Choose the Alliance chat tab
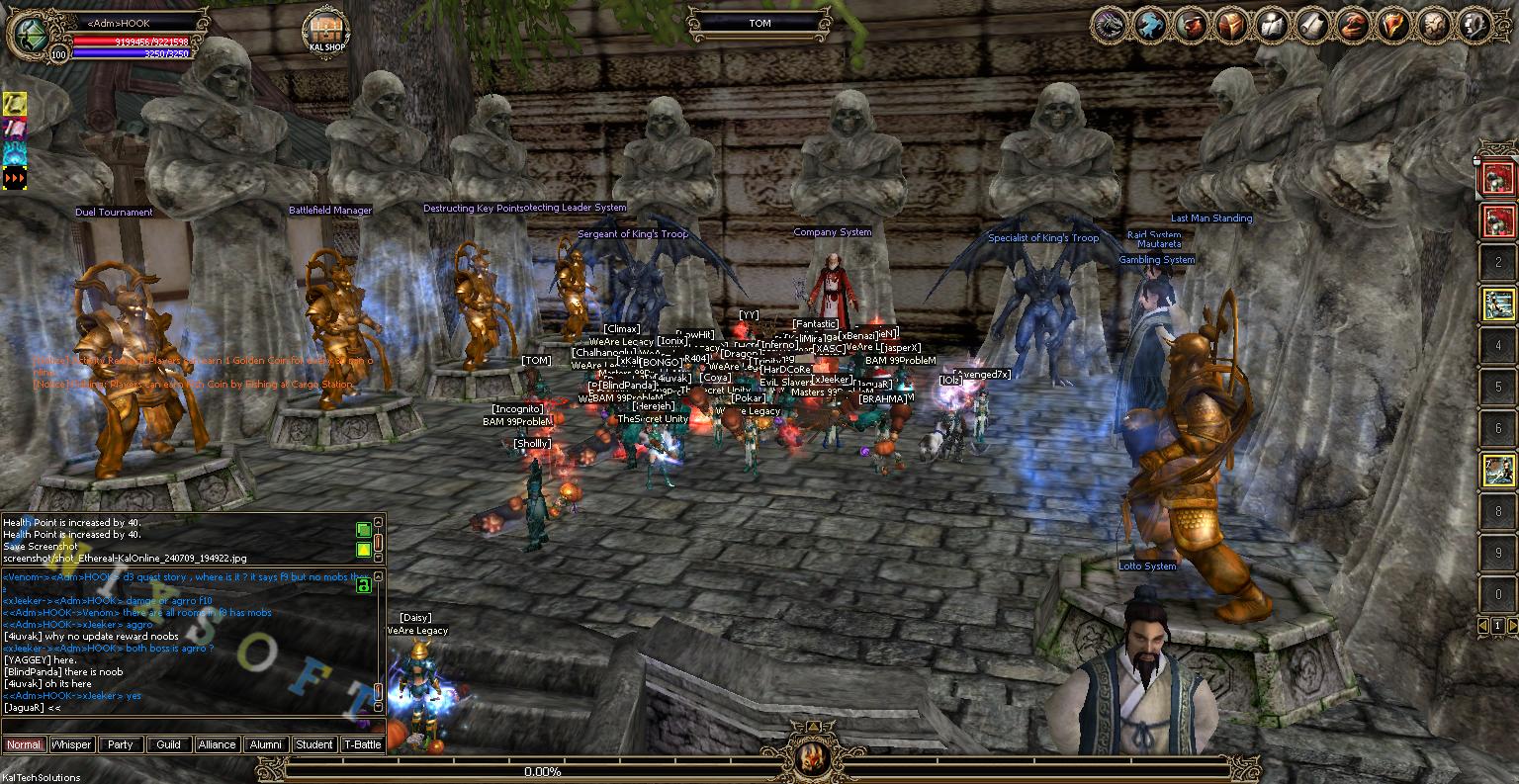Screen dimensions: 1519x784 pyautogui.click(x=217, y=744)
